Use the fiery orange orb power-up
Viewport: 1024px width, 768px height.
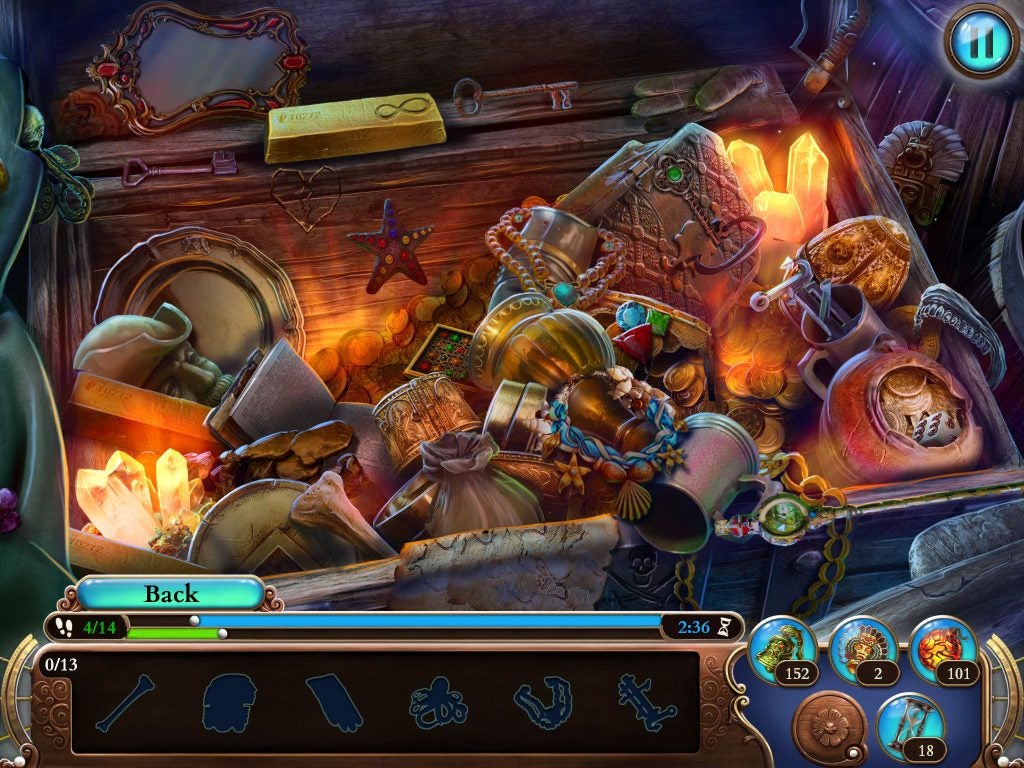942,649
